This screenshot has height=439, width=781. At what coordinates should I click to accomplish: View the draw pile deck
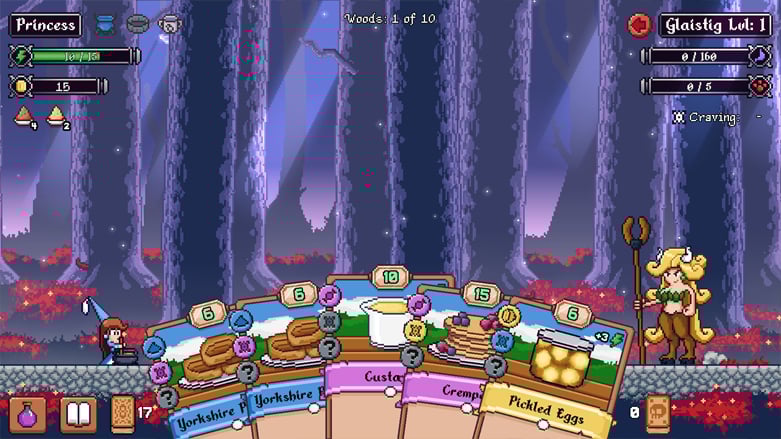123,414
